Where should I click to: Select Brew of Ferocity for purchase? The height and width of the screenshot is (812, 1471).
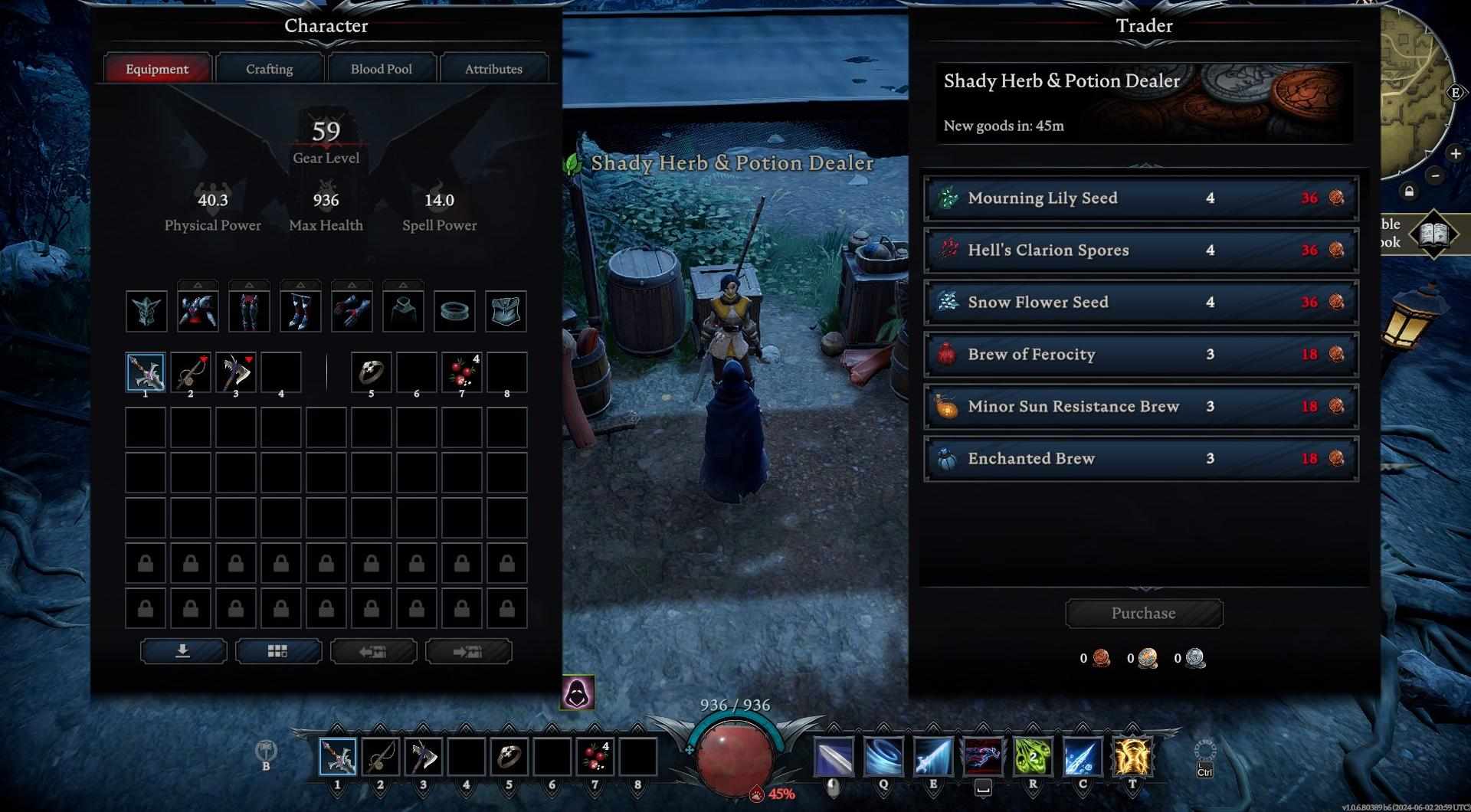1141,355
